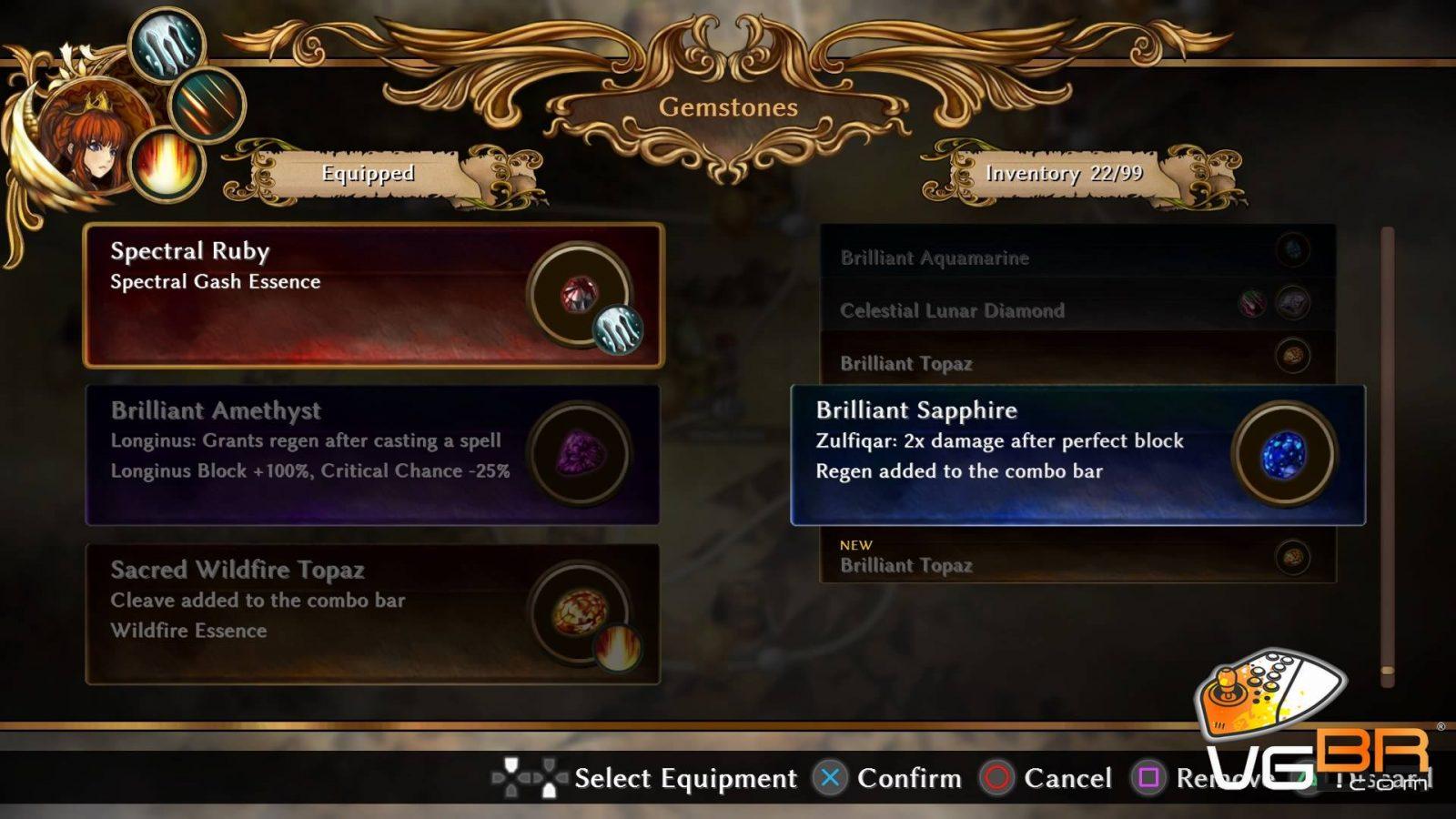Click the red-haired character portrait

click(x=96, y=138)
